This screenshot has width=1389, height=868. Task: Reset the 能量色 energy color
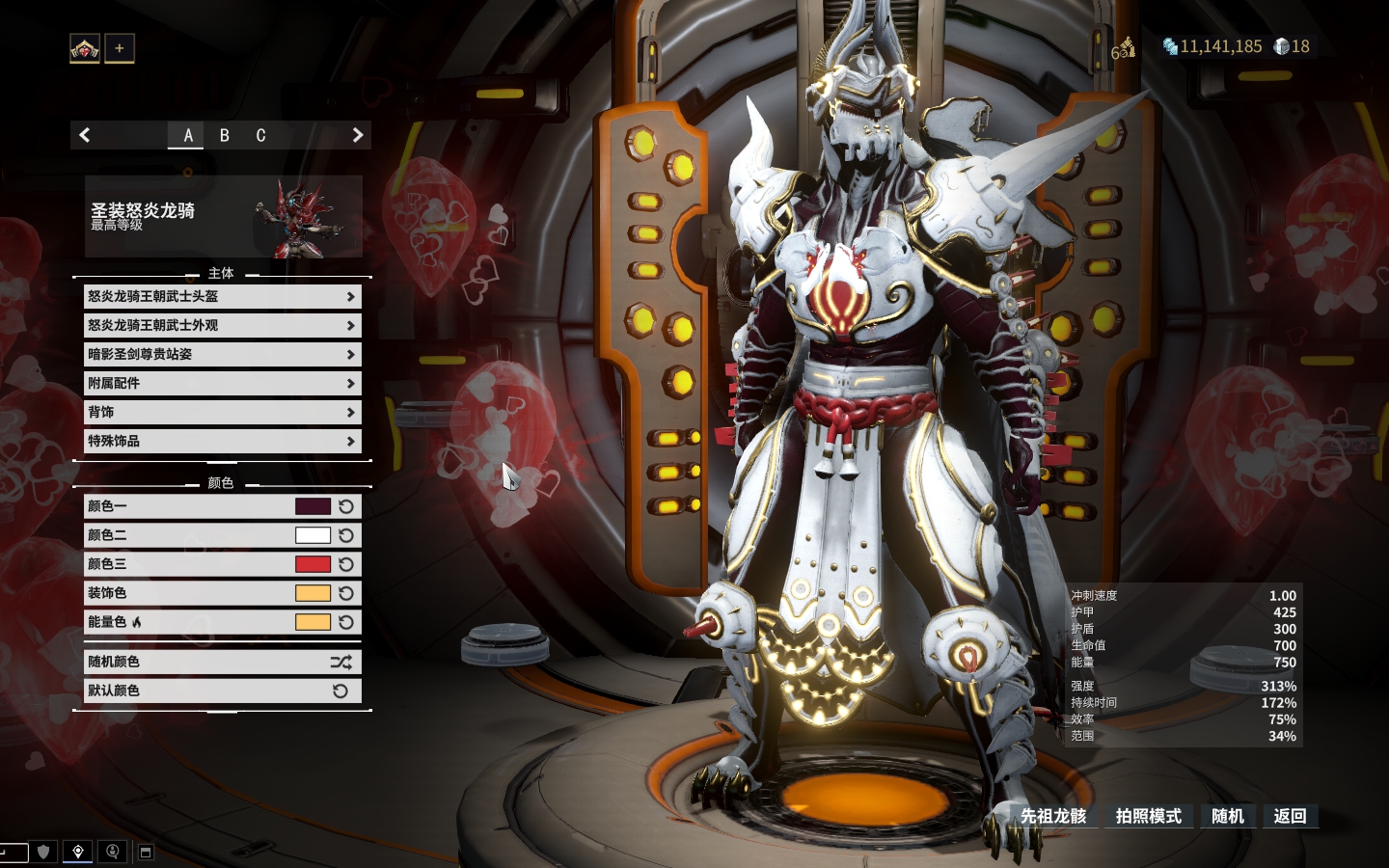tap(346, 622)
